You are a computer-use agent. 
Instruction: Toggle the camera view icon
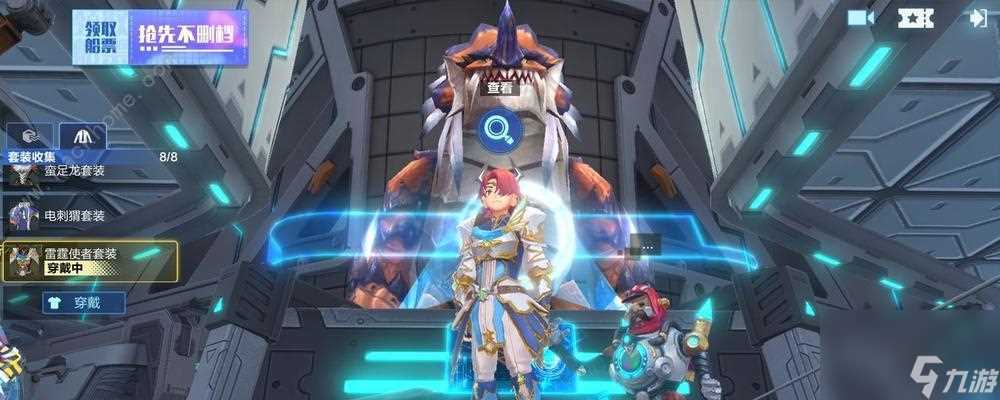[x=860, y=17]
